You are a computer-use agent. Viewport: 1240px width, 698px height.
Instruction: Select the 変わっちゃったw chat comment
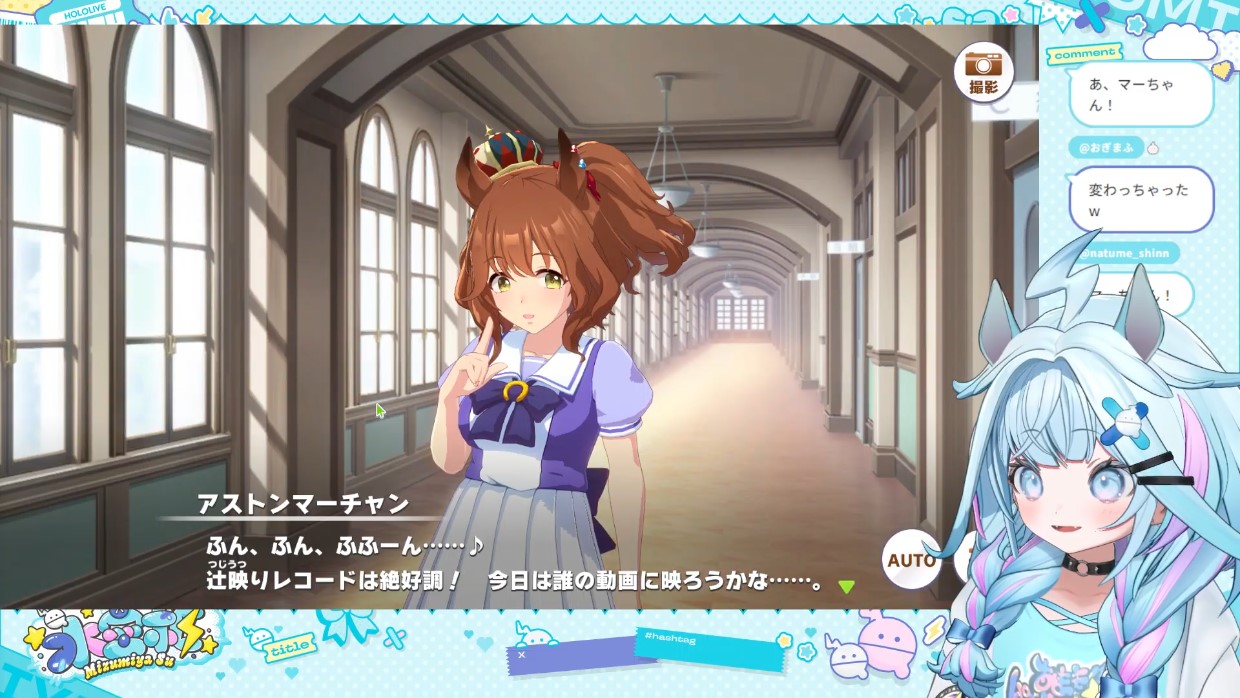click(x=1140, y=199)
